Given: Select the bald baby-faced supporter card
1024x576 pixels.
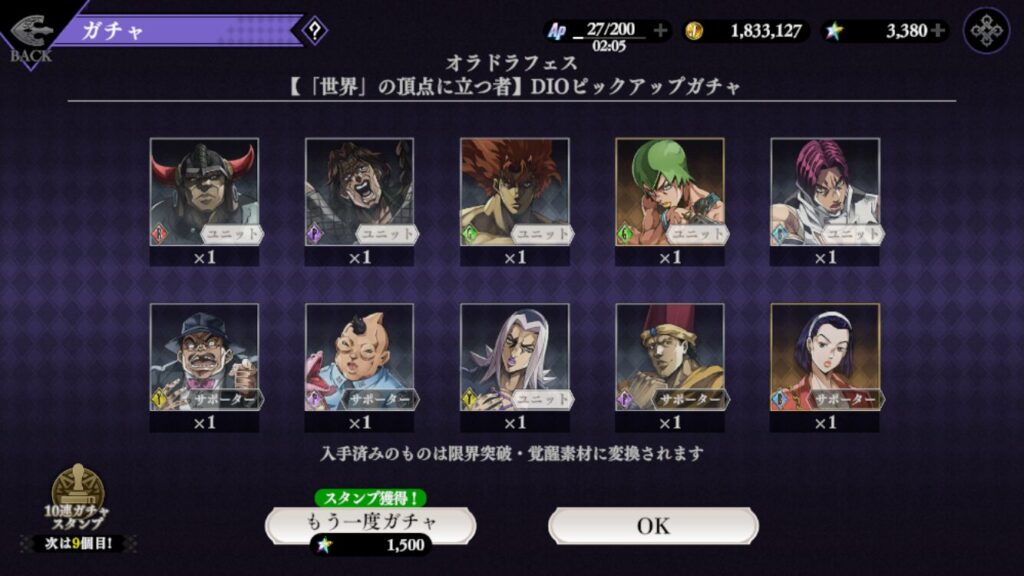Looking at the screenshot, I should pyautogui.click(x=359, y=358).
